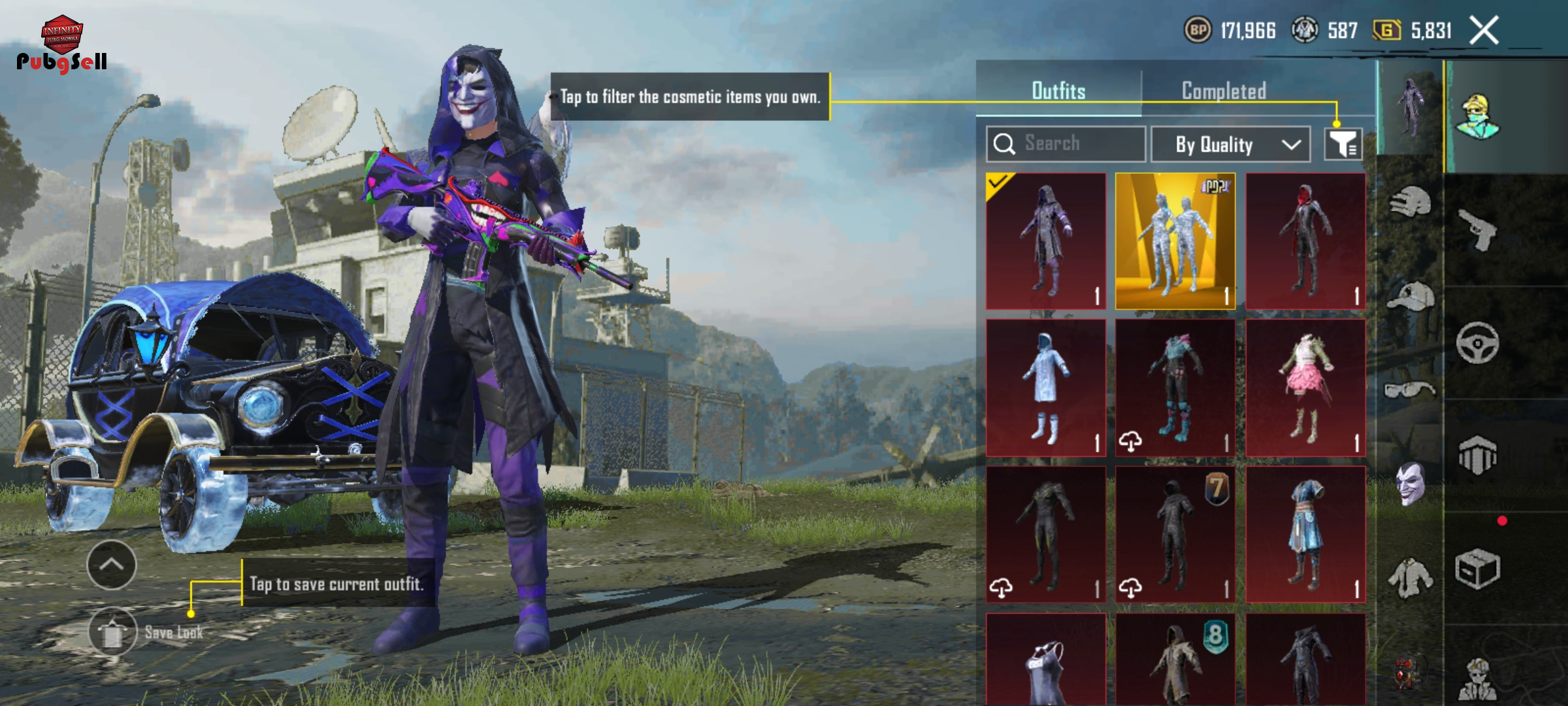
Task: Click the outfit Search field
Action: pyautogui.click(x=1066, y=144)
